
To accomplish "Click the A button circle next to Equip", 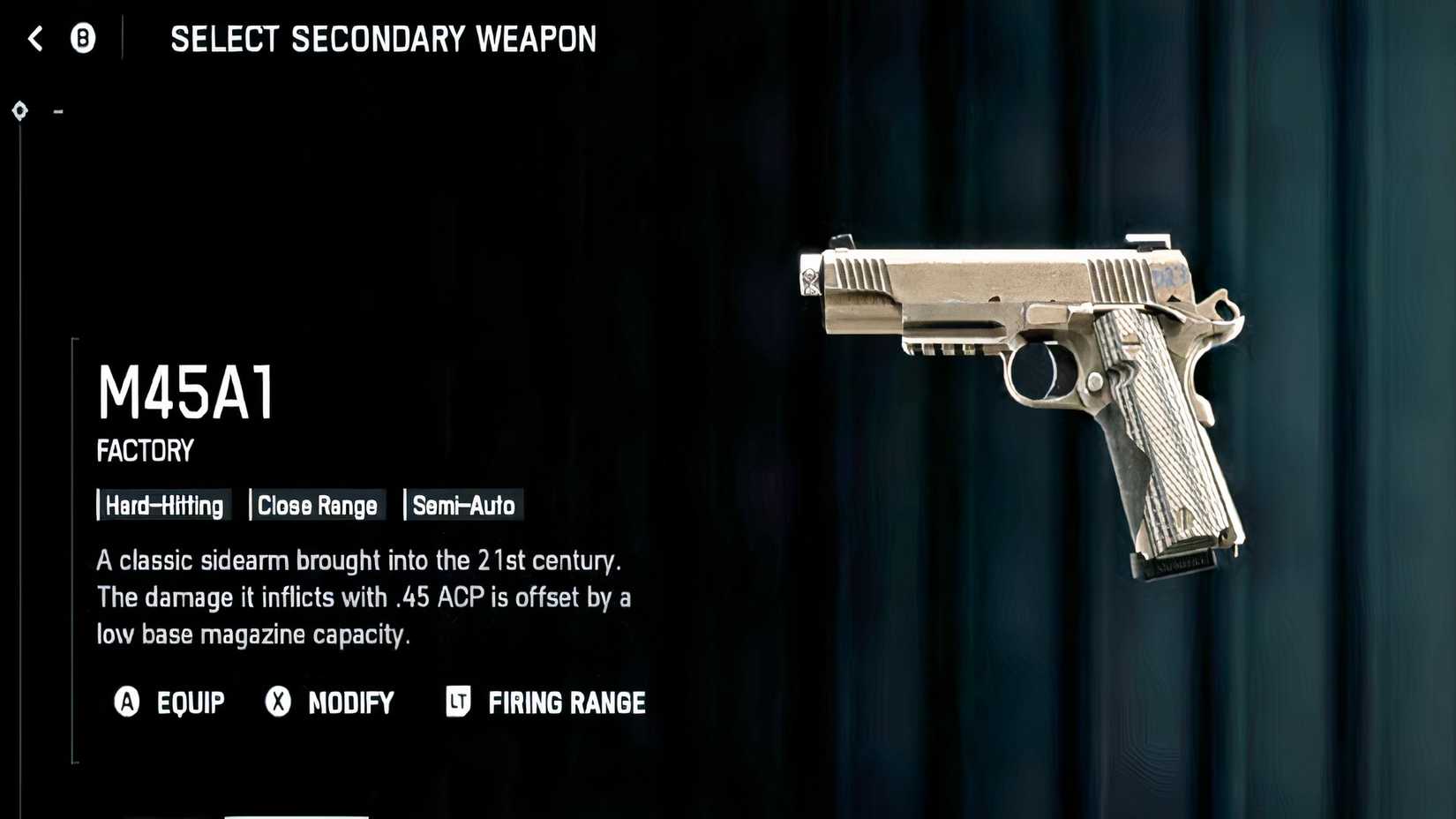I will click(x=127, y=703).
